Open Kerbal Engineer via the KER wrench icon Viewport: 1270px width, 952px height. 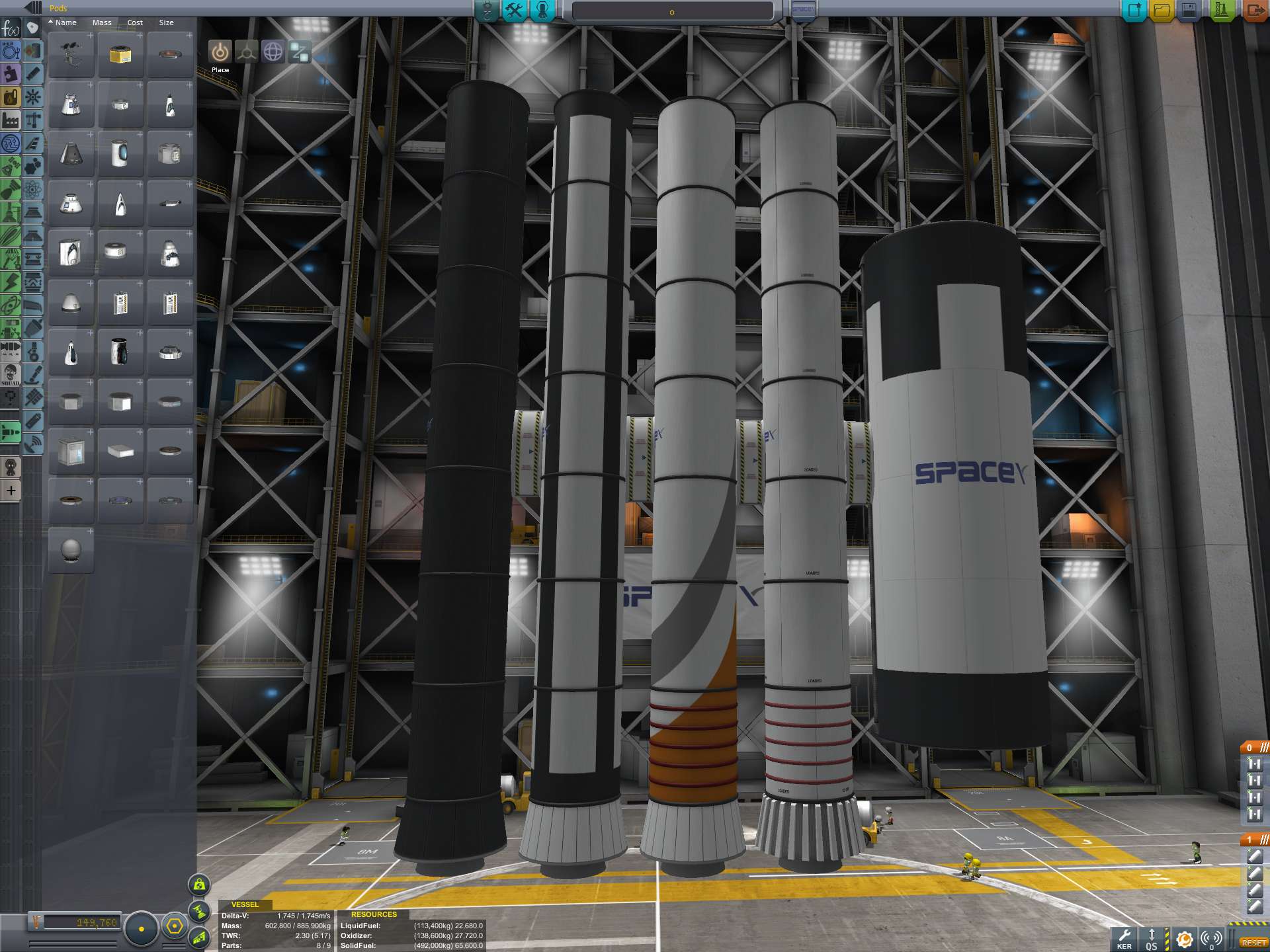[1125, 936]
